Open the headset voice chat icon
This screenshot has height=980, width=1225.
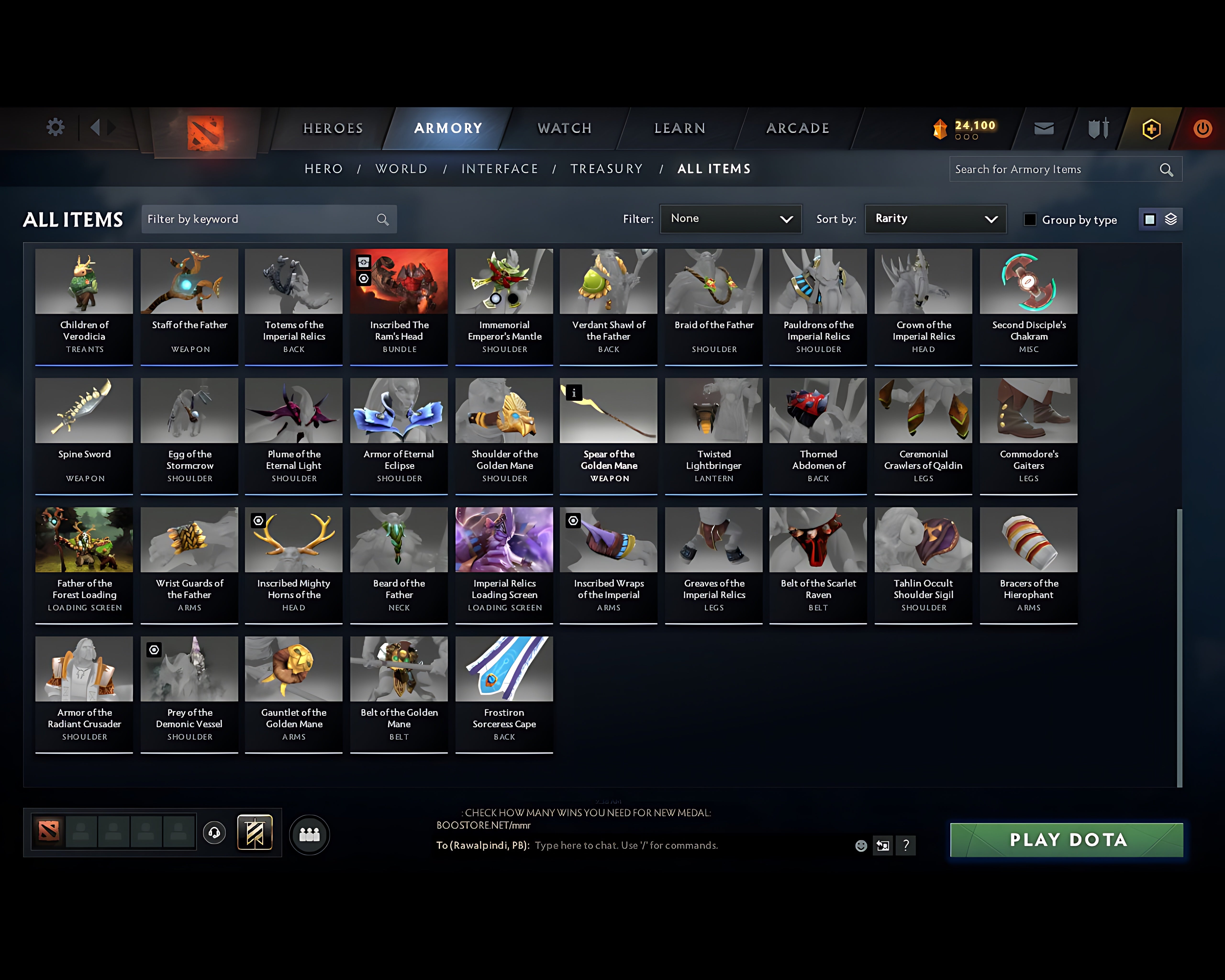tap(215, 833)
